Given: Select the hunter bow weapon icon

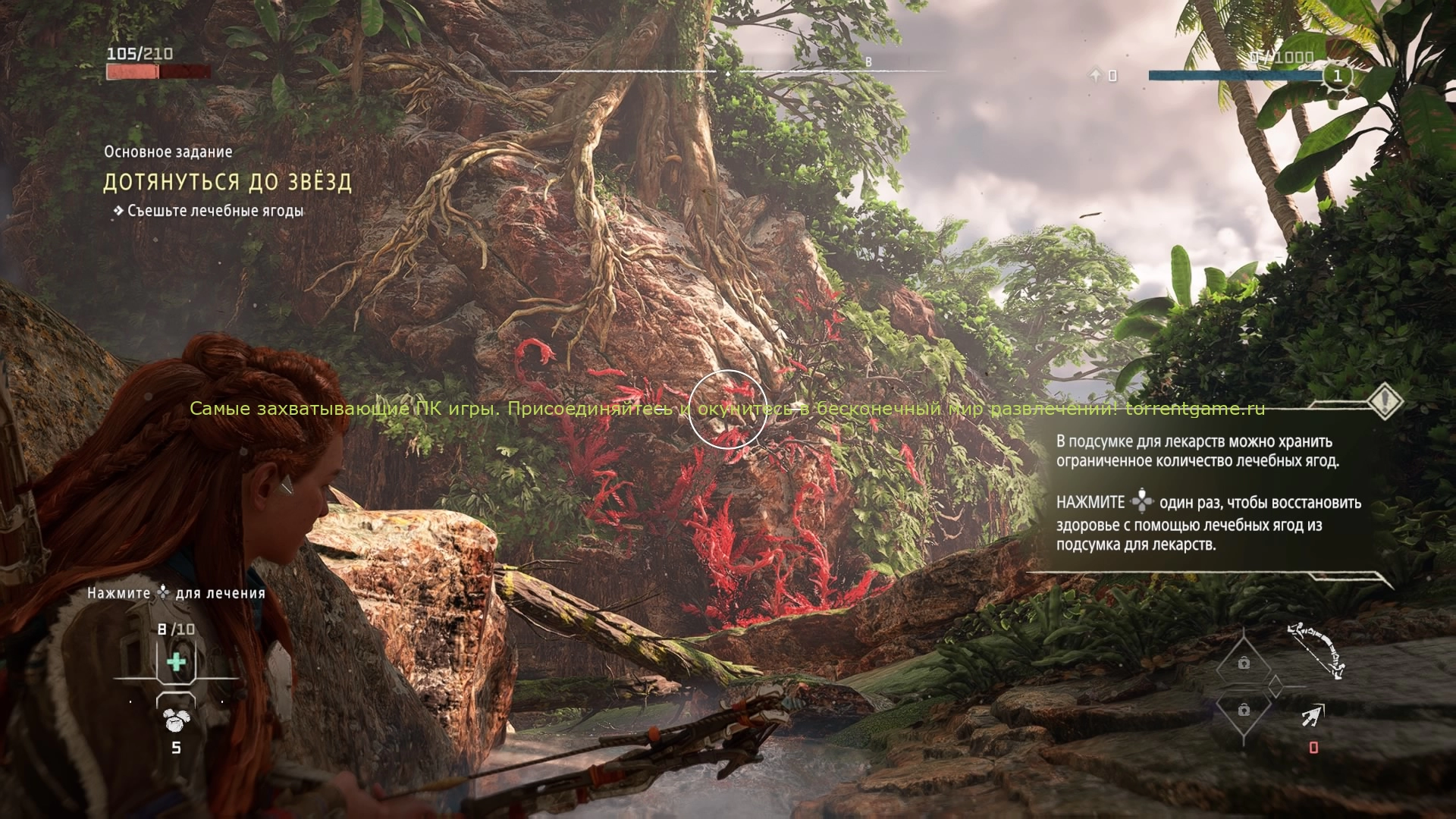Looking at the screenshot, I should click(x=1316, y=649).
